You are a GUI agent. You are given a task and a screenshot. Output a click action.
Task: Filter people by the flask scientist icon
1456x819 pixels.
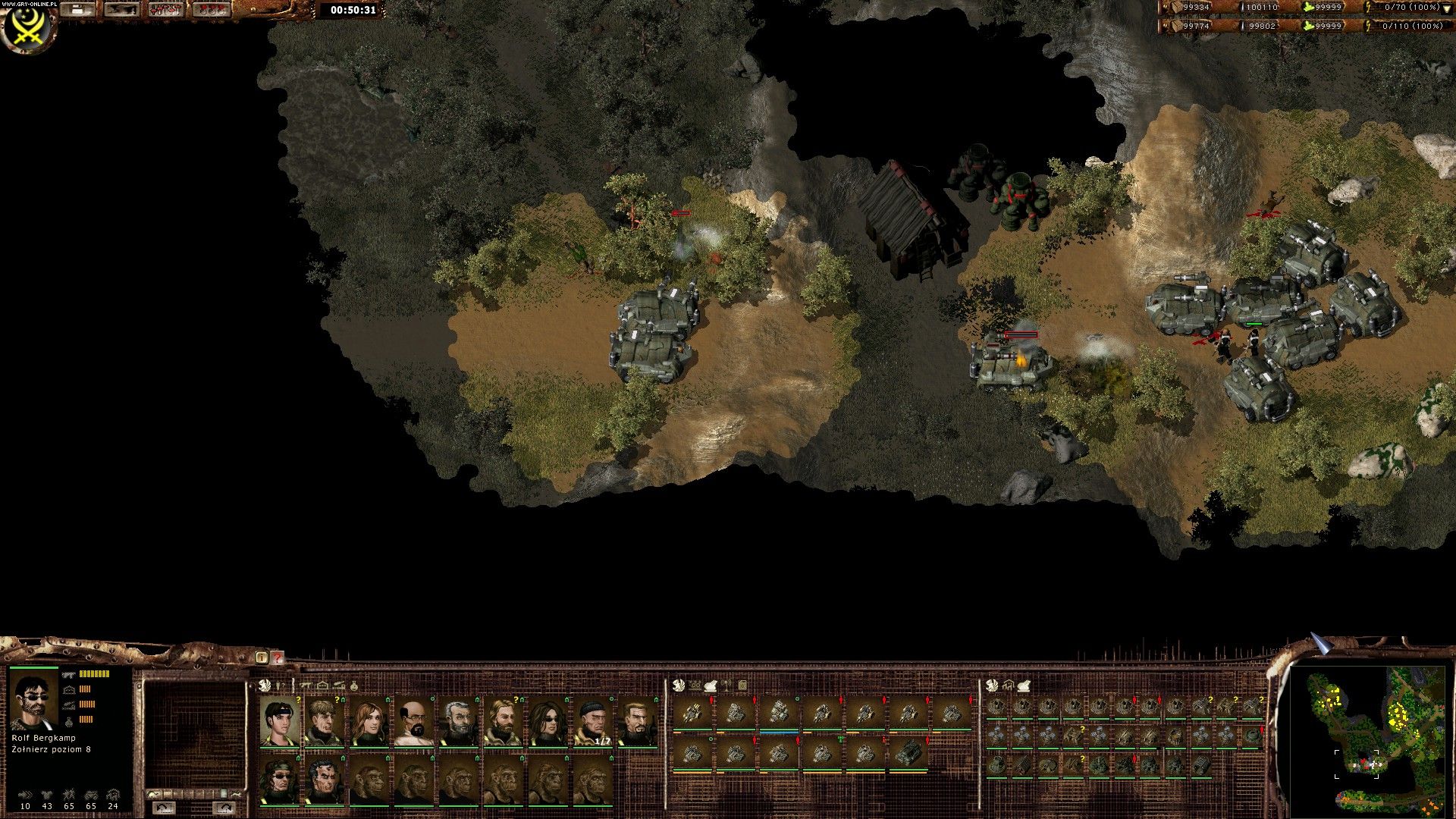click(353, 686)
